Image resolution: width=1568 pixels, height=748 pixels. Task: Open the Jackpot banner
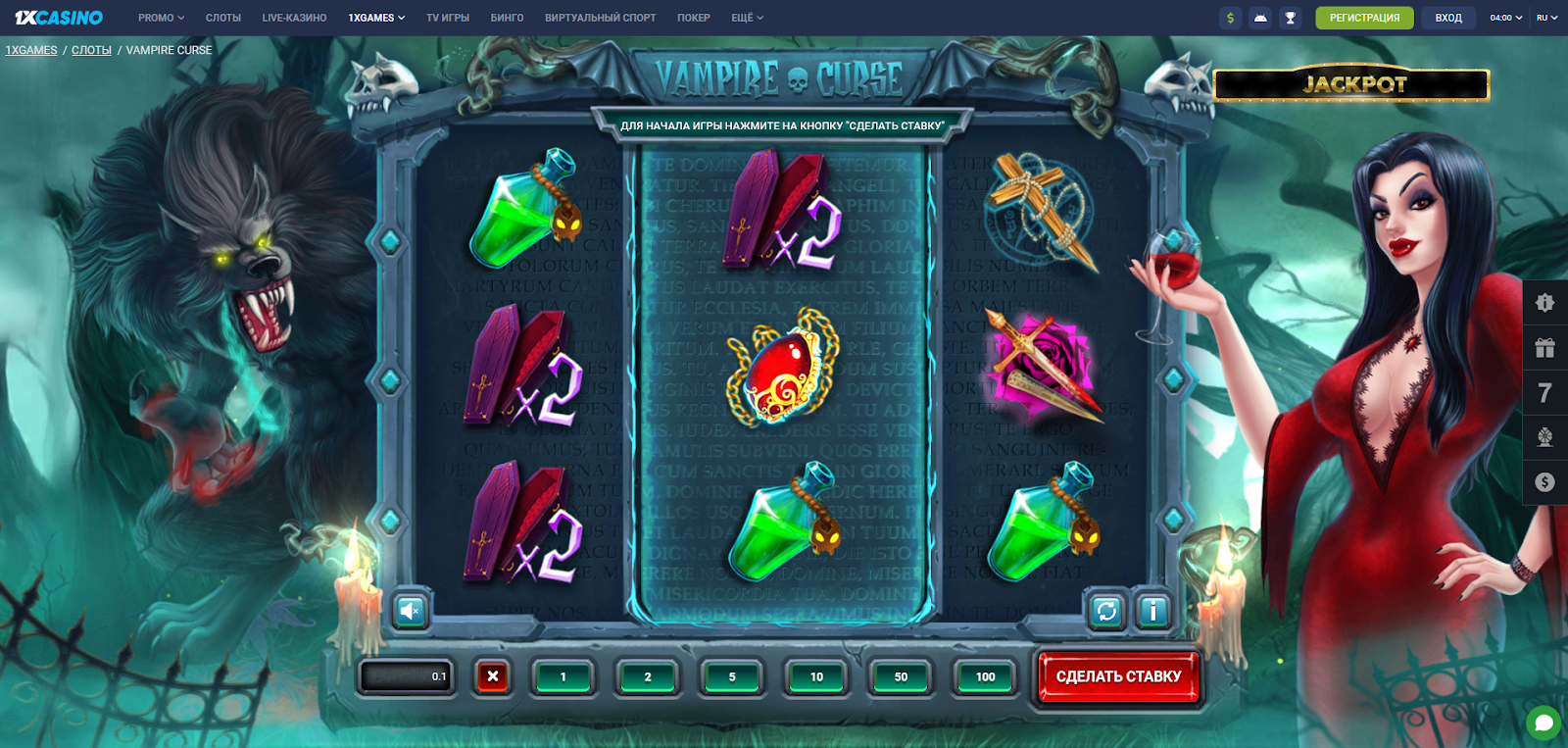coord(1352,85)
